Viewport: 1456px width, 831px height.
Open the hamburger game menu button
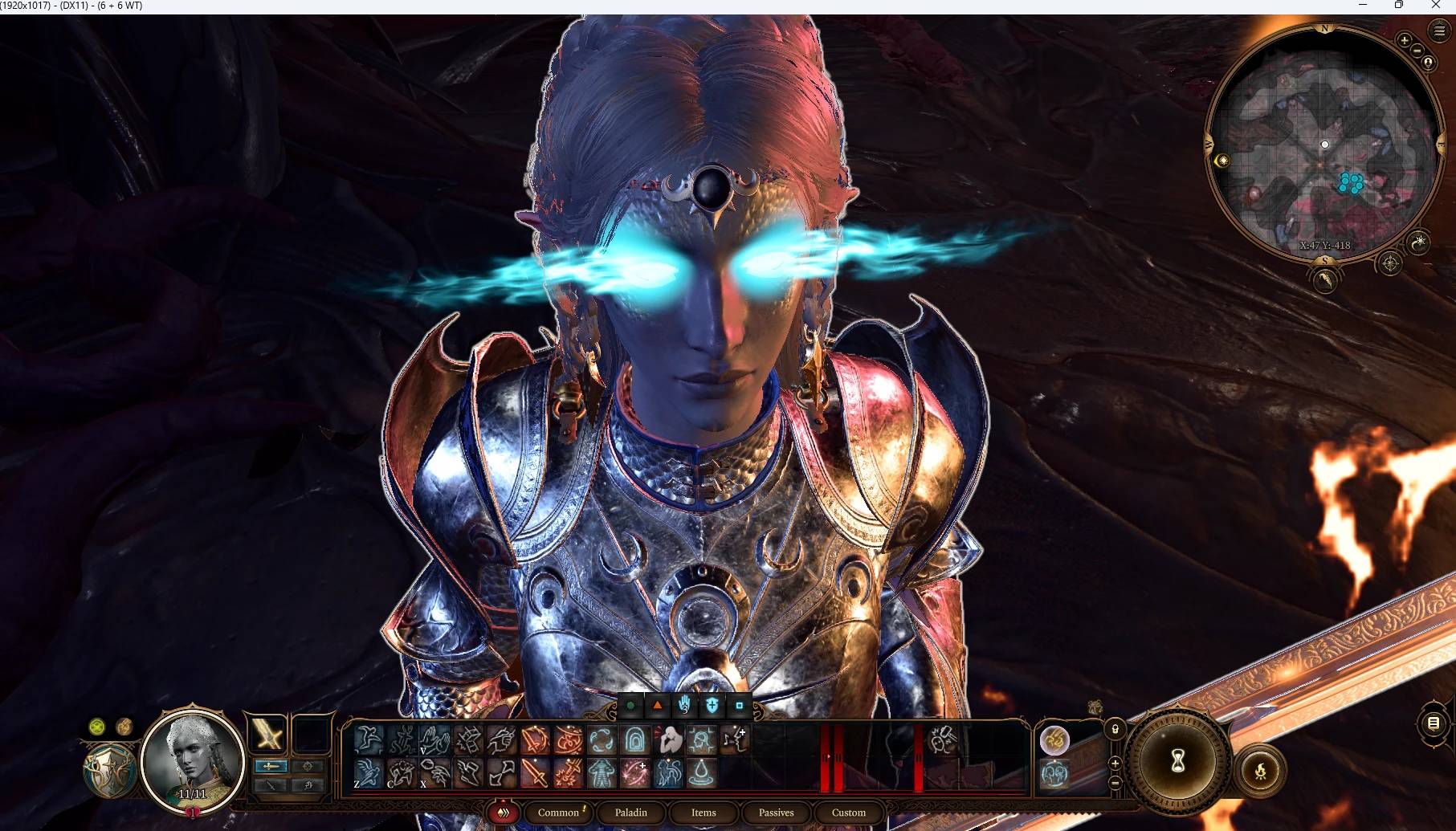(x=1438, y=31)
